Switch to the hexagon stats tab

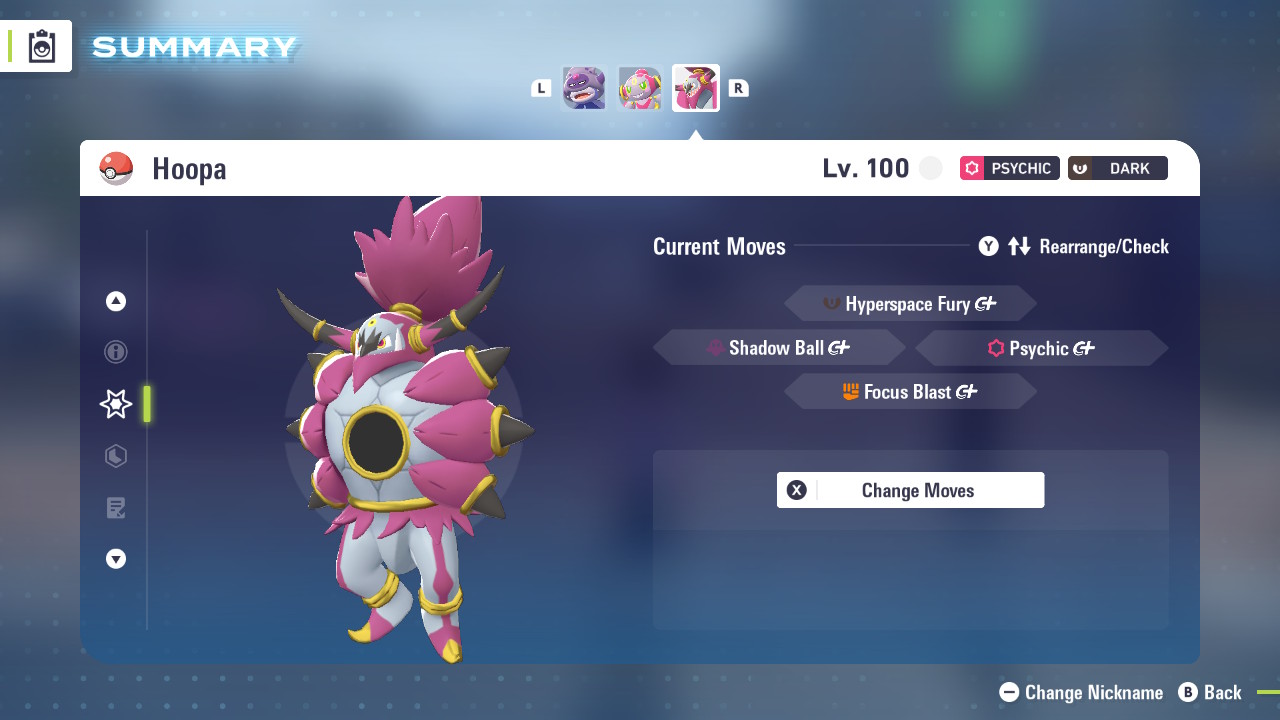pos(116,456)
